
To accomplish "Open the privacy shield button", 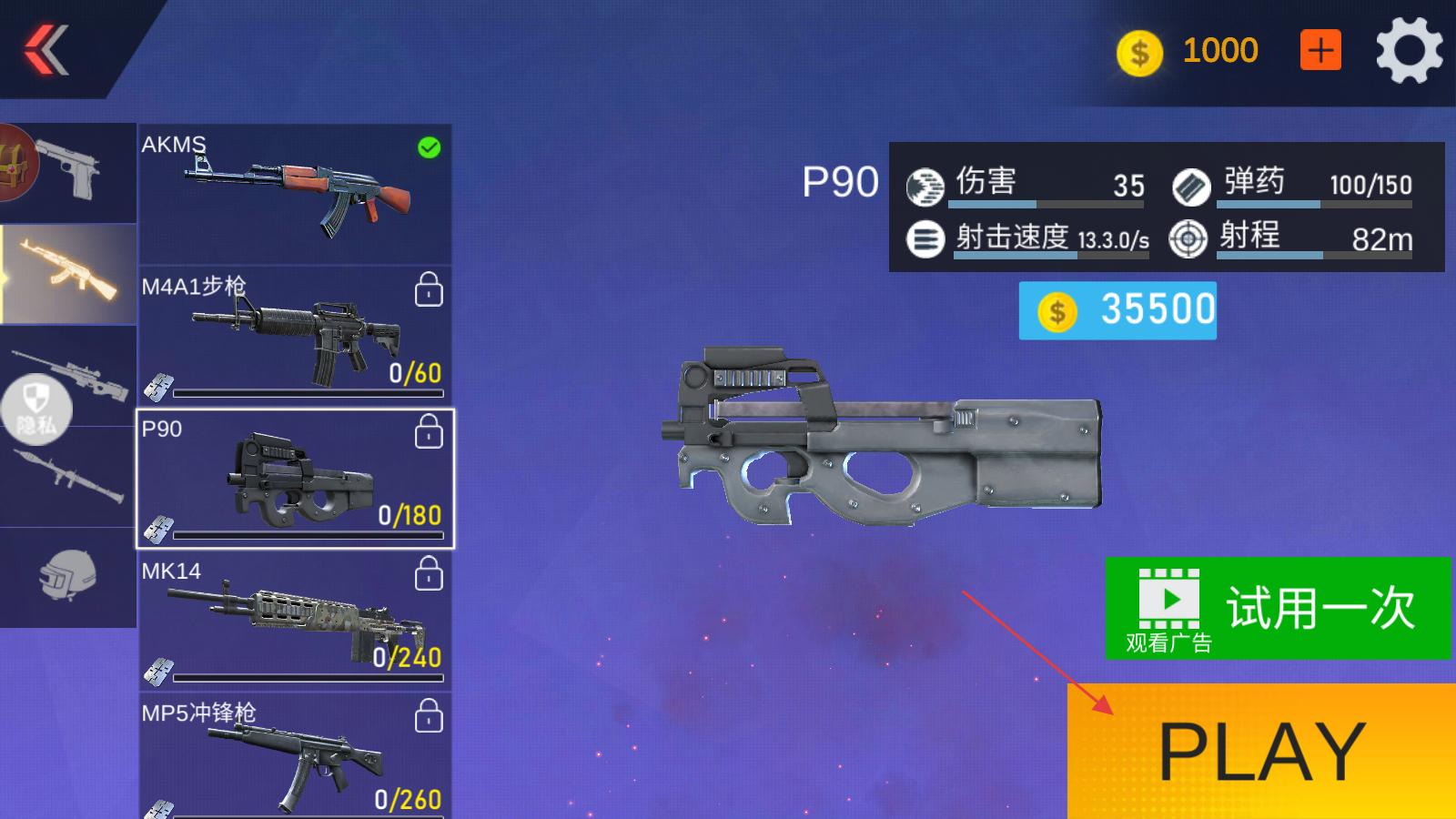I will (x=35, y=409).
